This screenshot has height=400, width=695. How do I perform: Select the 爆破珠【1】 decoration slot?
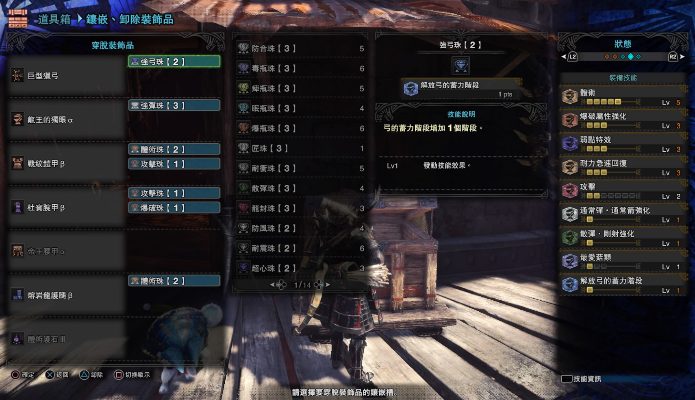173,207
